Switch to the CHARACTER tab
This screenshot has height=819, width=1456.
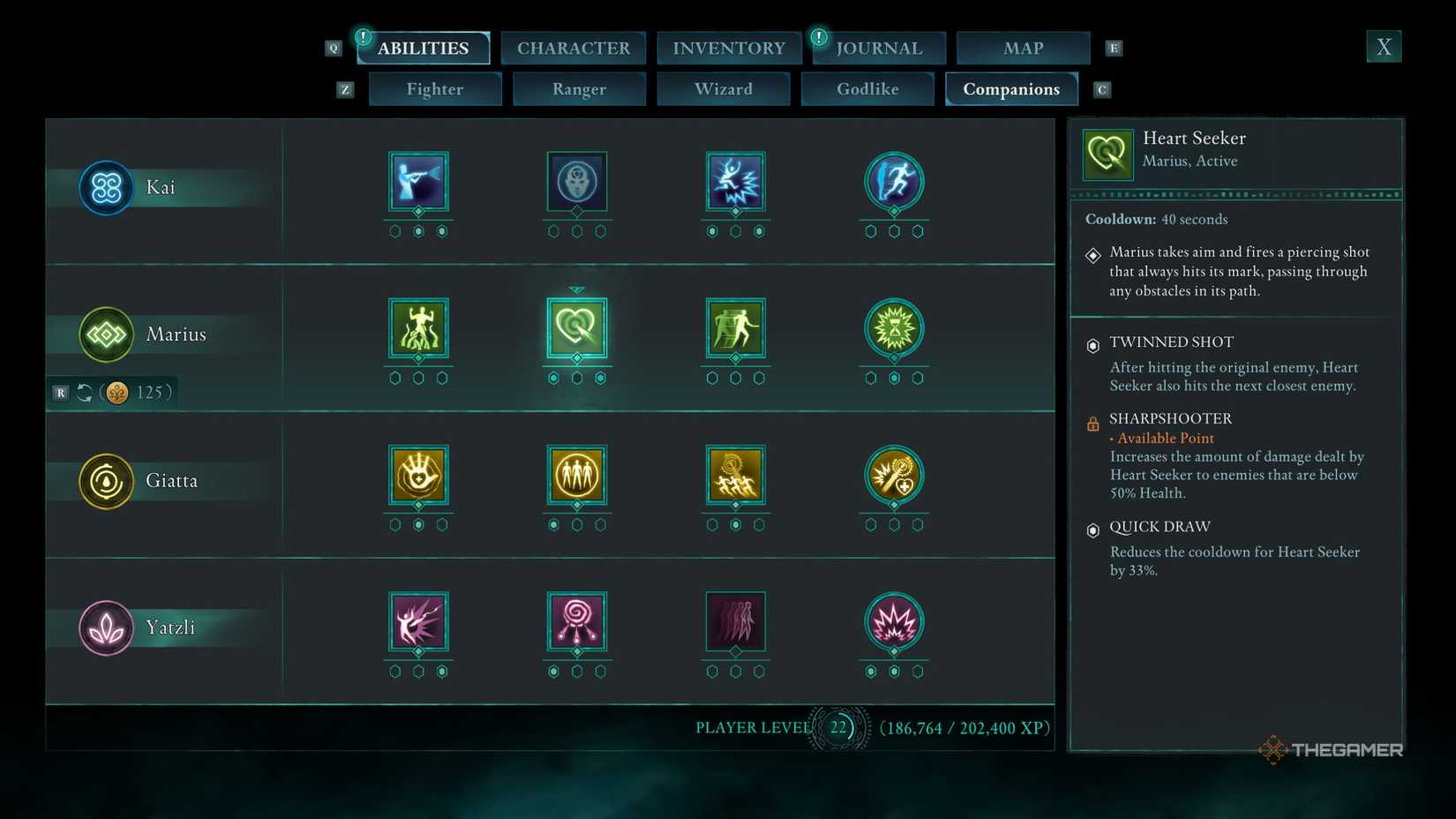tap(574, 48)
